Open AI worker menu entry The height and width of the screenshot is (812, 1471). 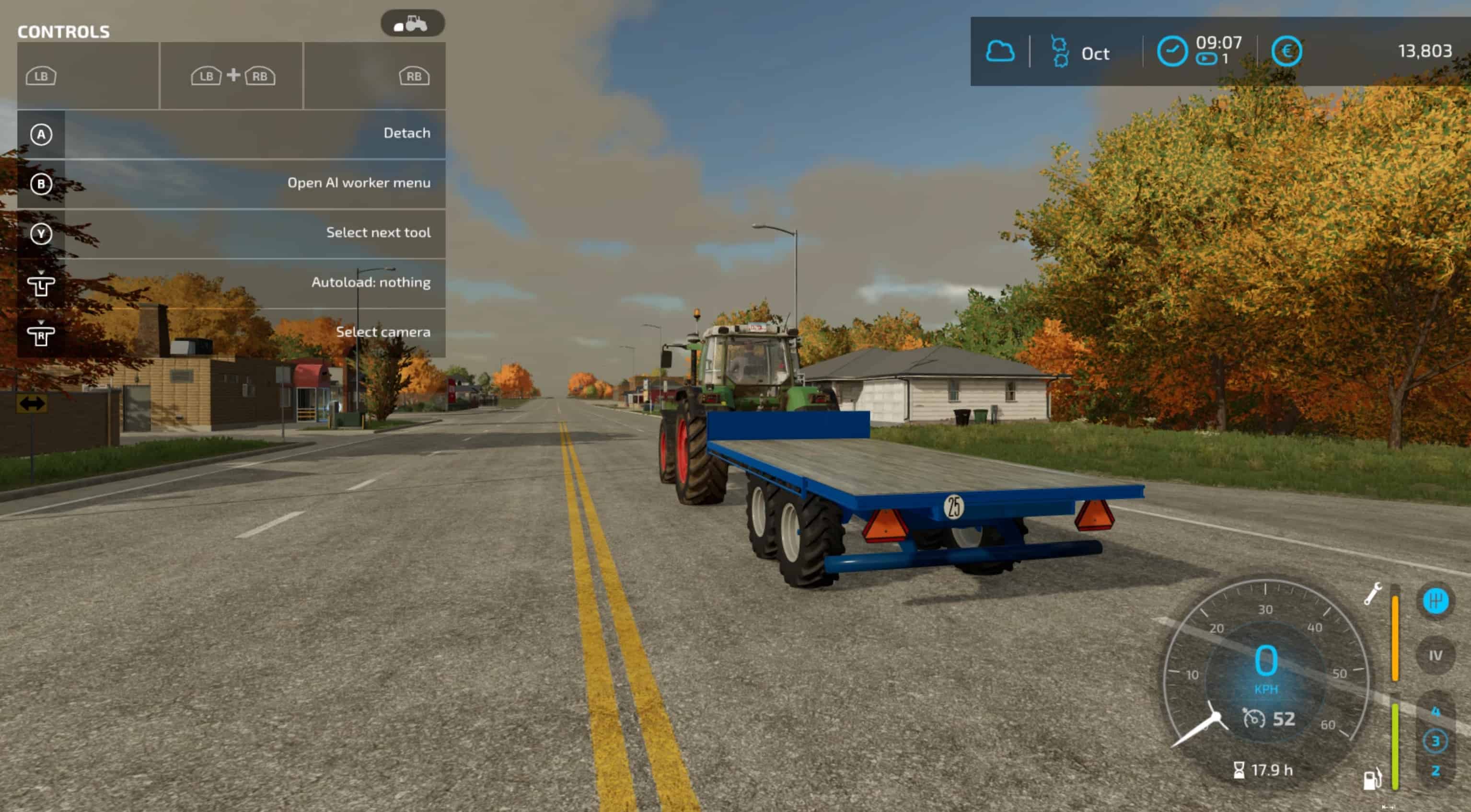click(232, 184)
